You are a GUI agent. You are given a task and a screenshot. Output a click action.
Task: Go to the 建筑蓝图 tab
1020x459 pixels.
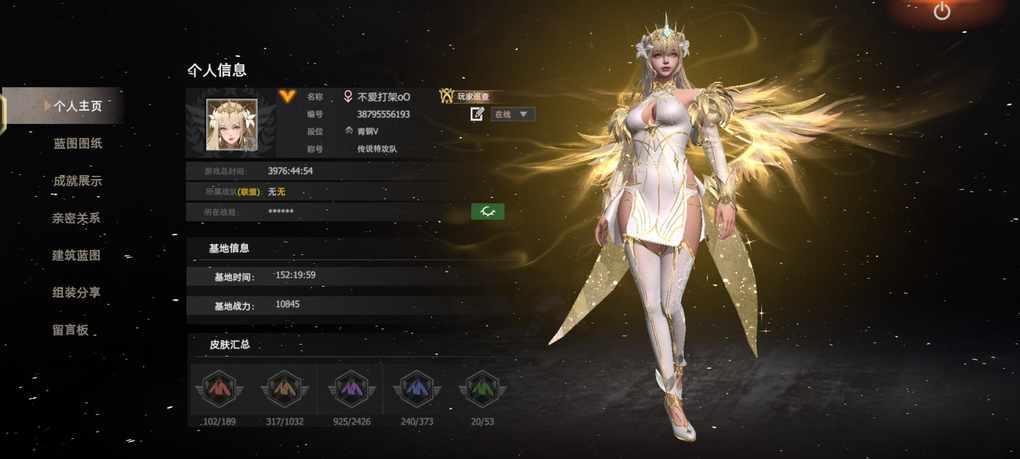click(x=77, y=255)
